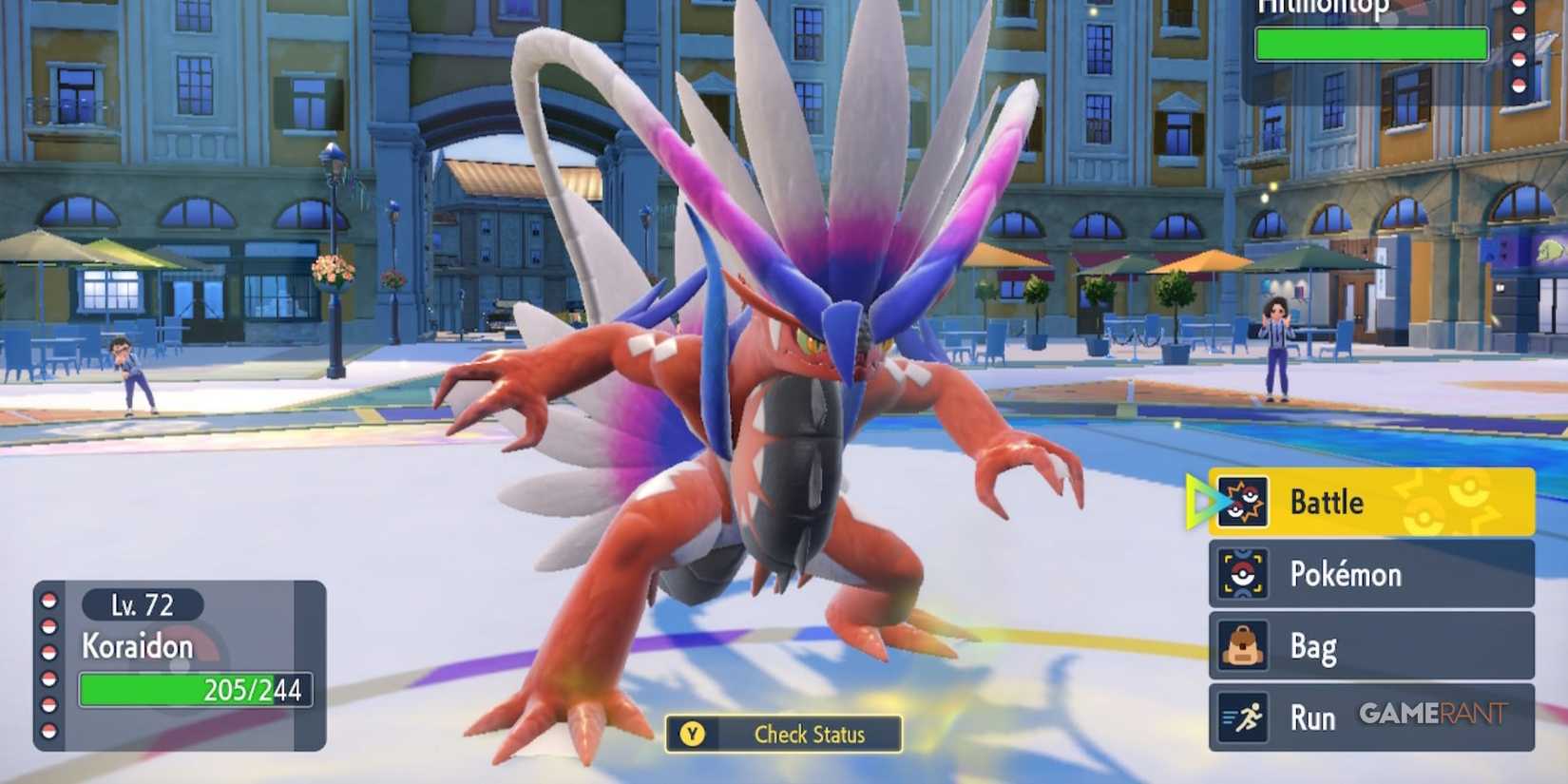Click the Lv. 72 level badge

tap(141, 605)
